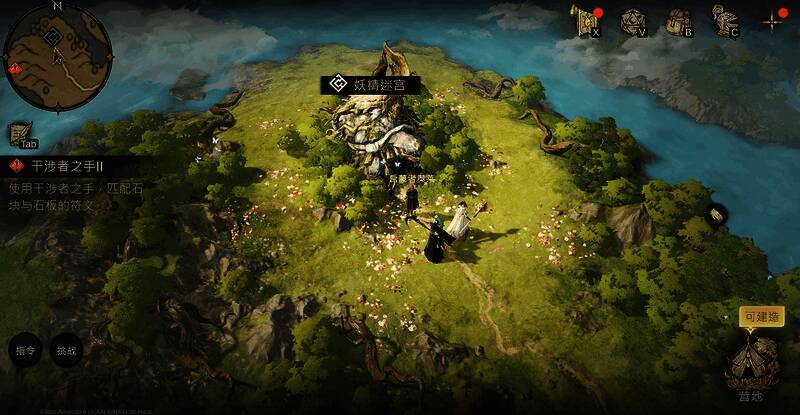This screenshot has width=800, height=415.
Task: Click the four-point star icon
Action: point(772,20)
